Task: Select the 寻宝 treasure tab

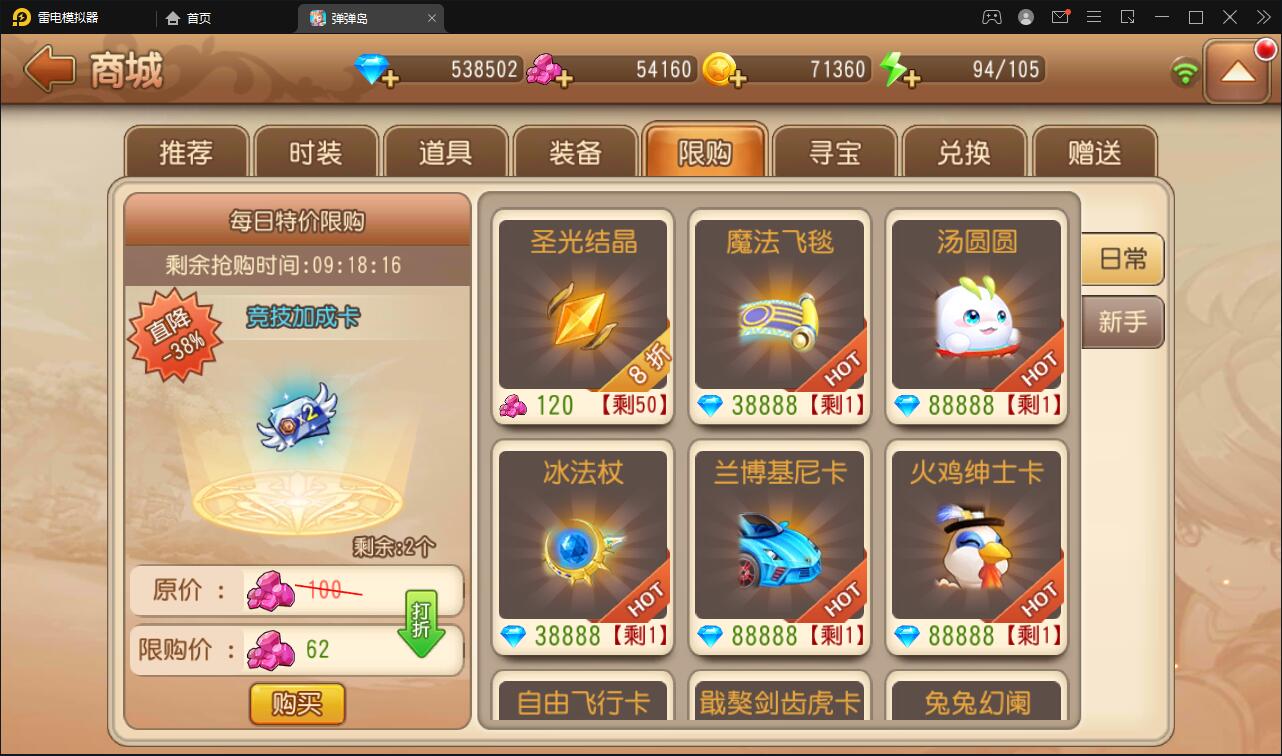Action: pos(835,150)
